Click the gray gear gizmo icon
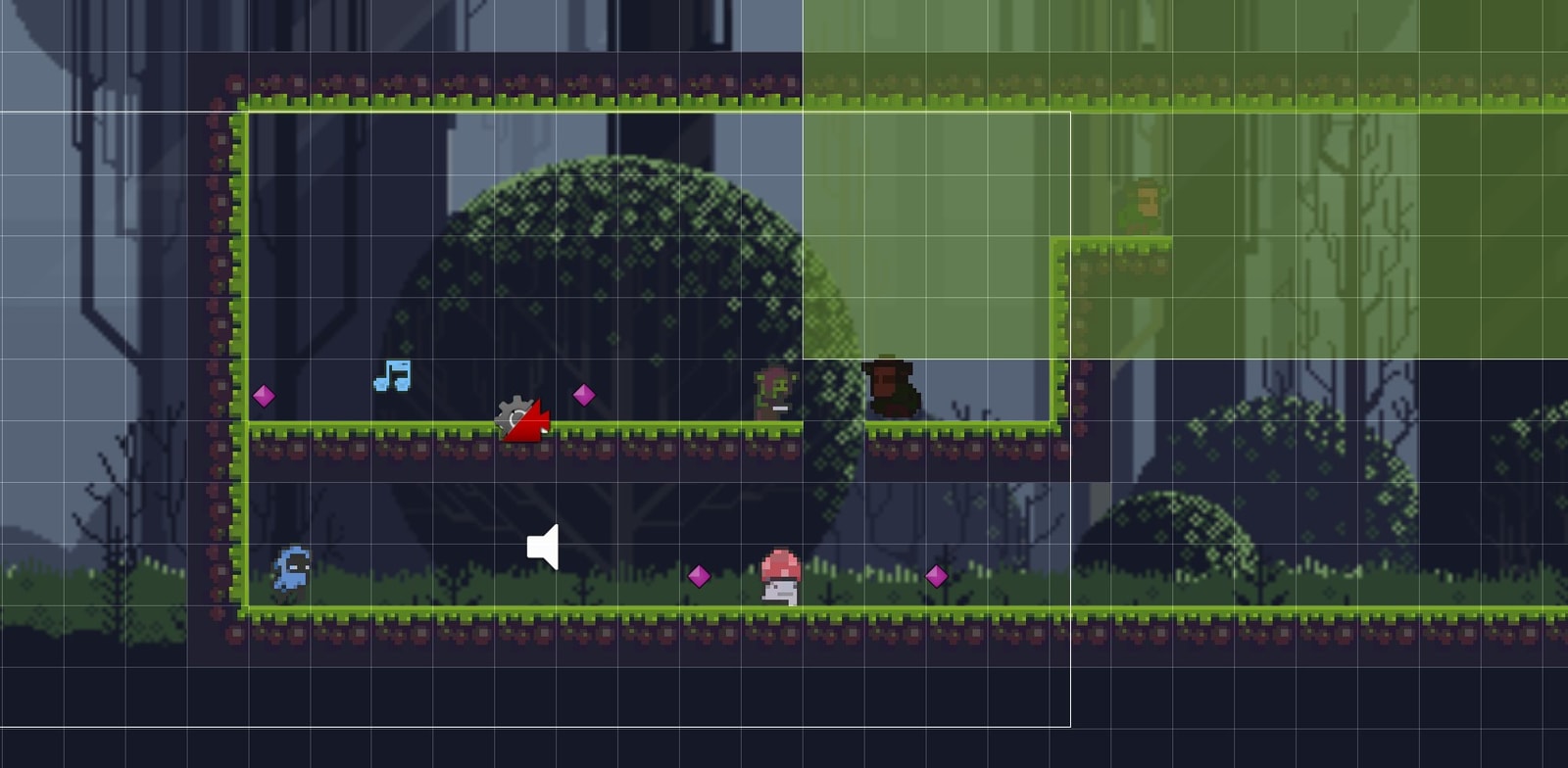The width and height of the screenshot is (1568, 768). point(514,415)
